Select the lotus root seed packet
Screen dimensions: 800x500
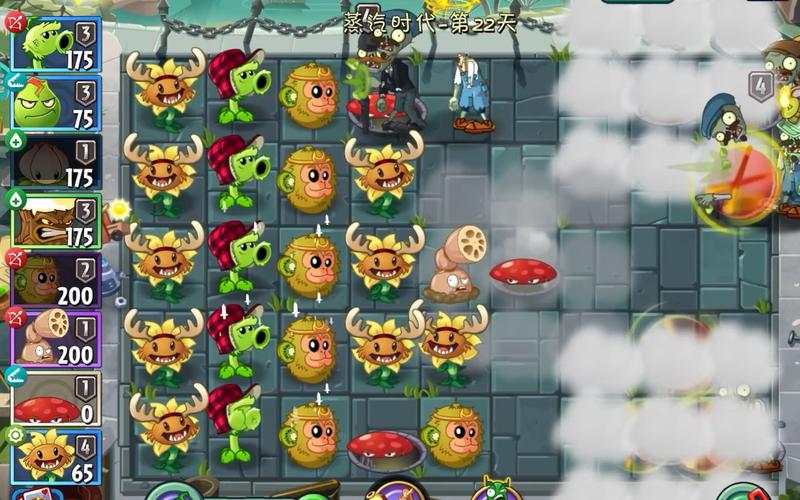55,338
